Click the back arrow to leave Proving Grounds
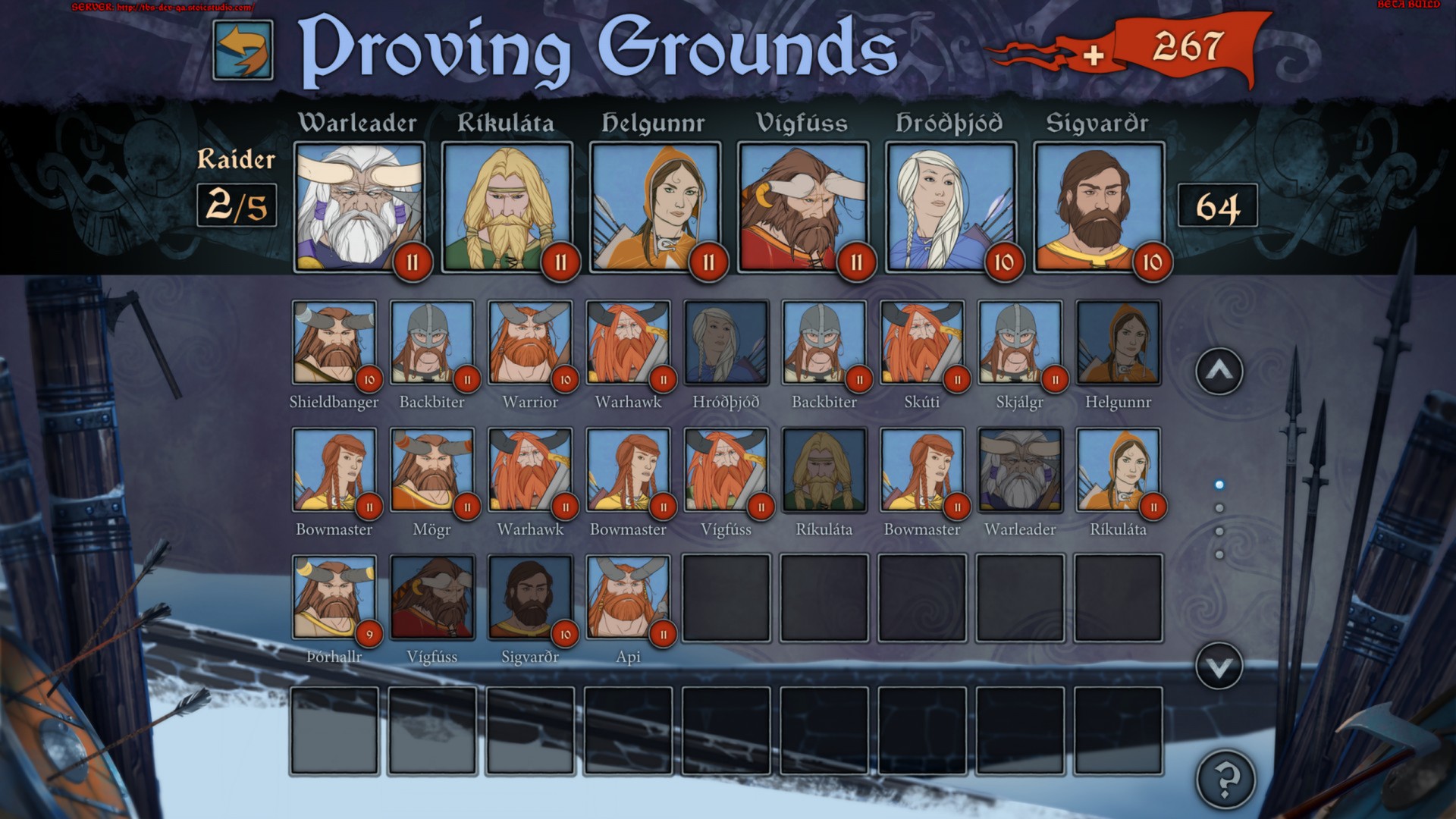Screen dimensions: 1456x819 (x=241, y=49)
